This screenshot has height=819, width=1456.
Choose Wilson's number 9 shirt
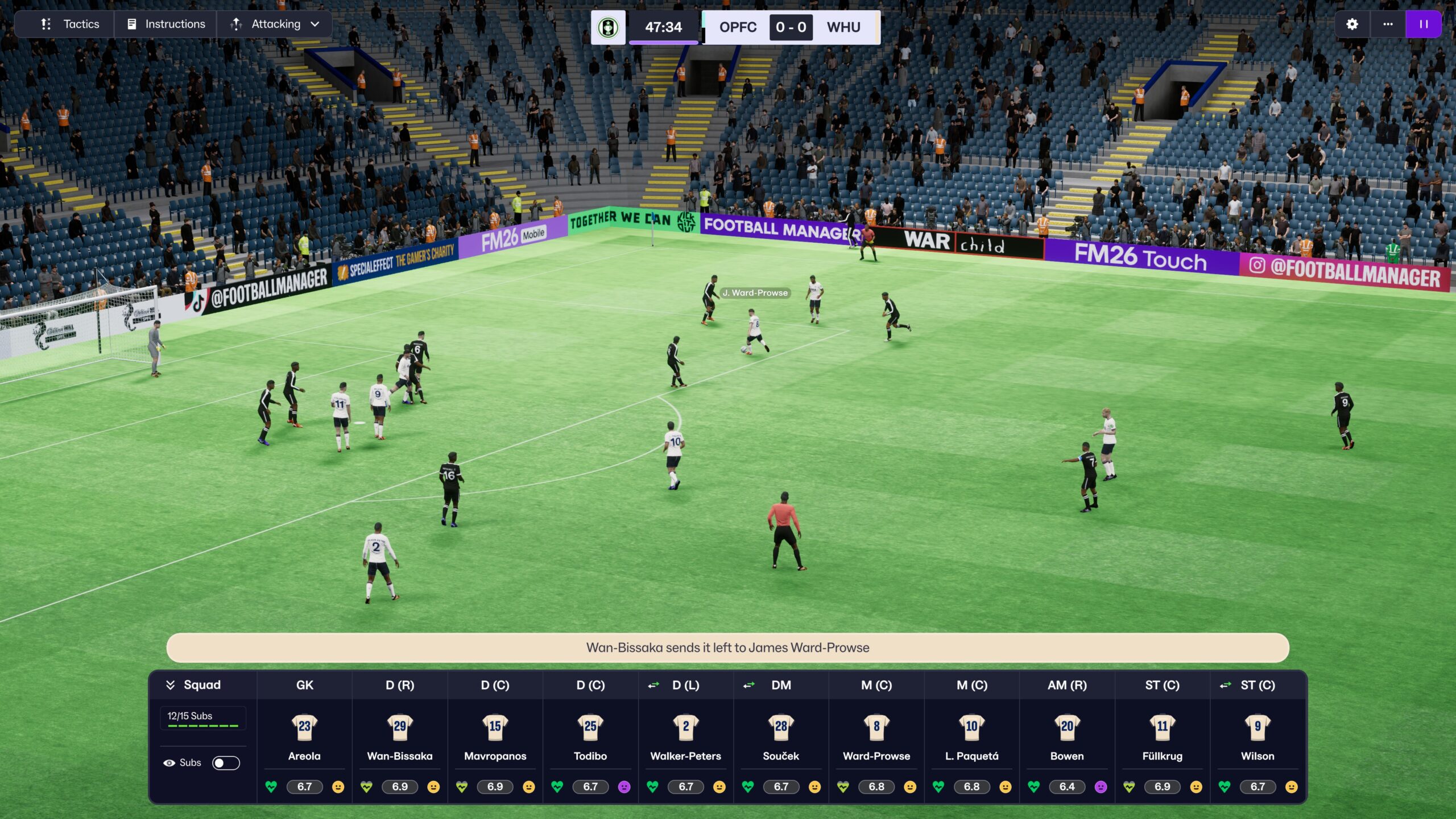tap(1258, 726)
